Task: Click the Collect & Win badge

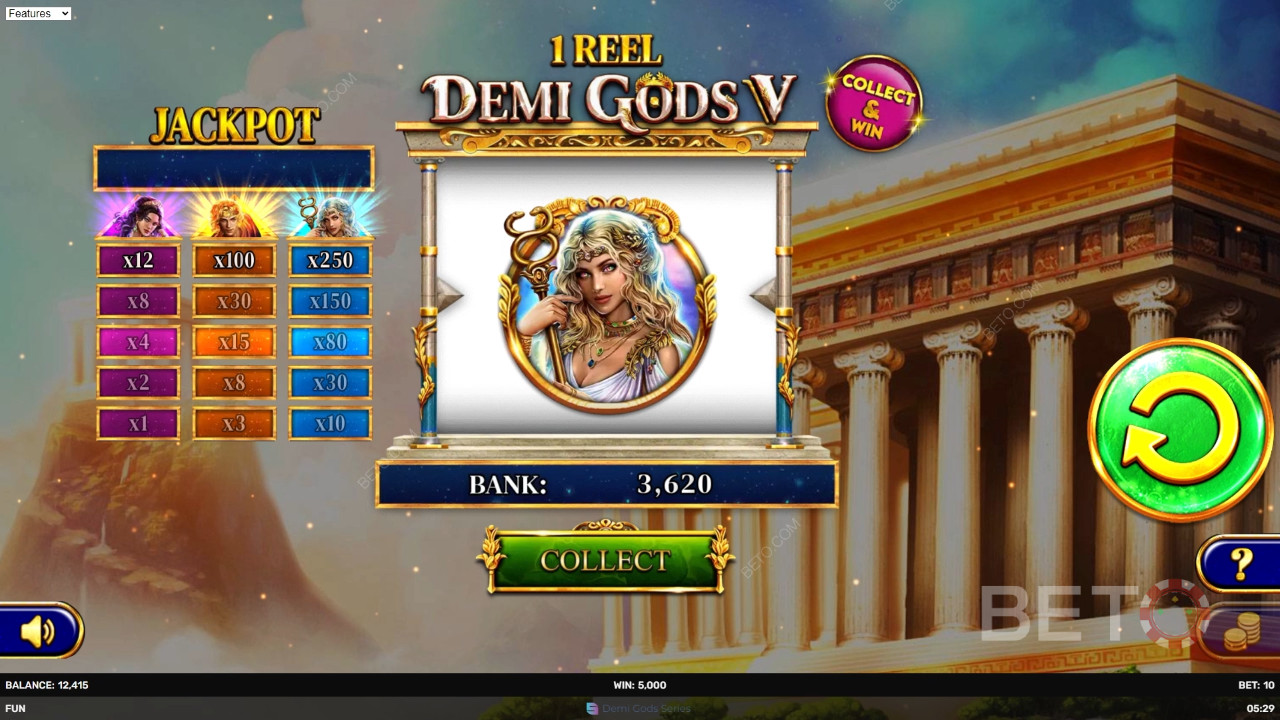Action: [x=873, y=103]
